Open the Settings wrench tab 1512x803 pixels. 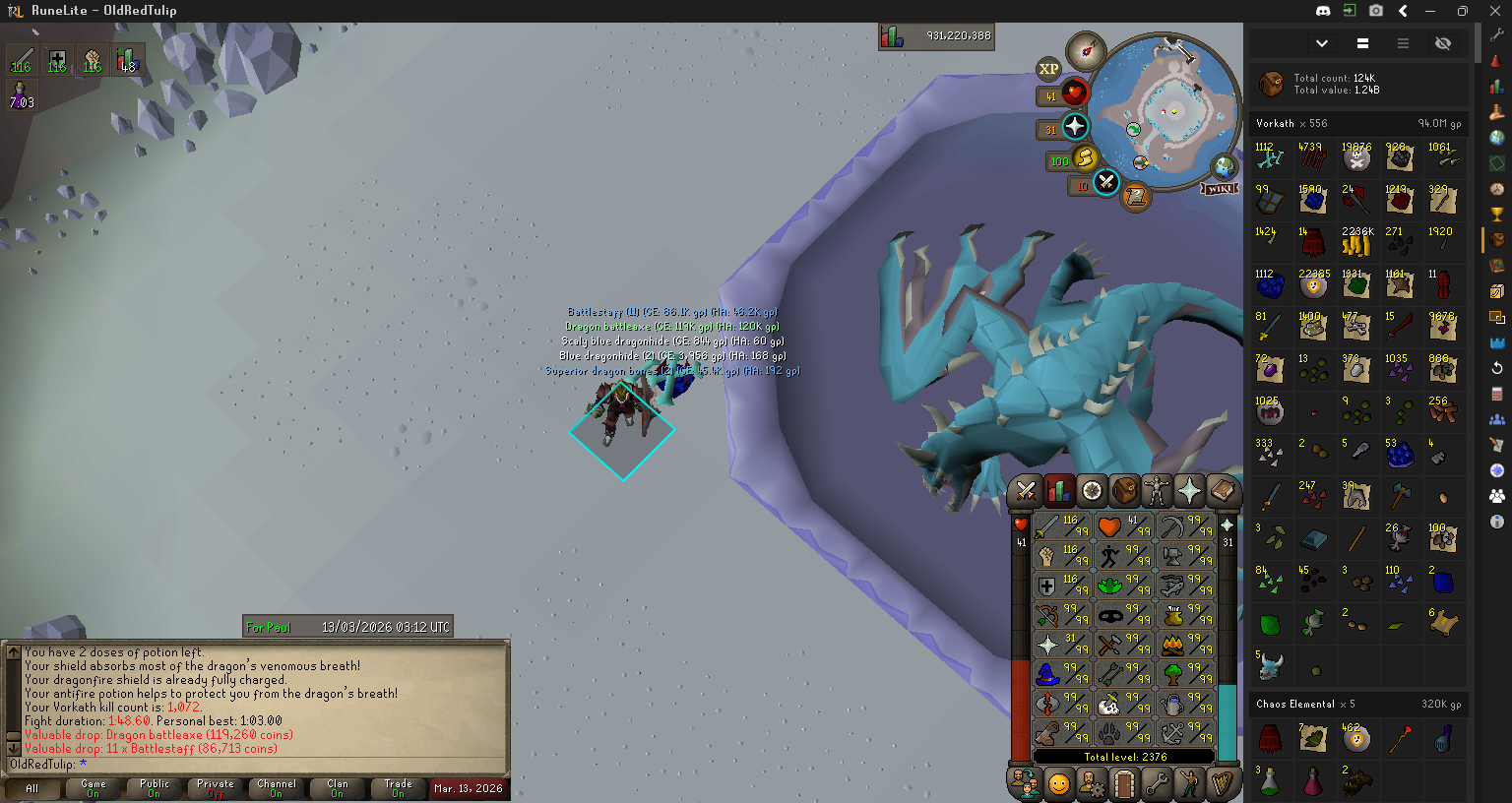[x=1157, y=784]
